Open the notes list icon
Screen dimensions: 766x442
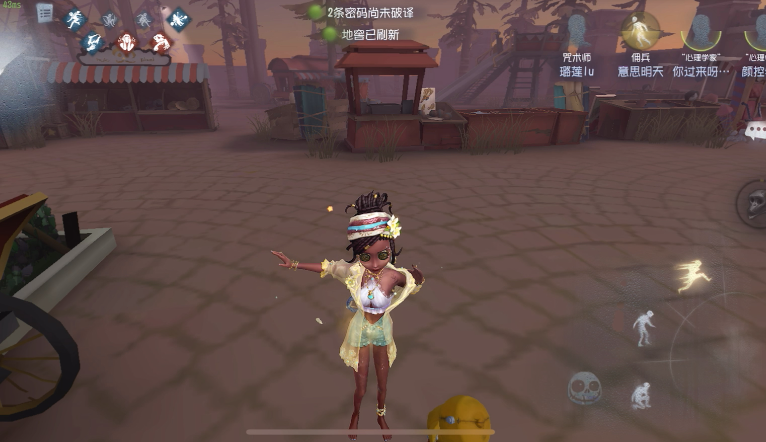tap(45, 13)
